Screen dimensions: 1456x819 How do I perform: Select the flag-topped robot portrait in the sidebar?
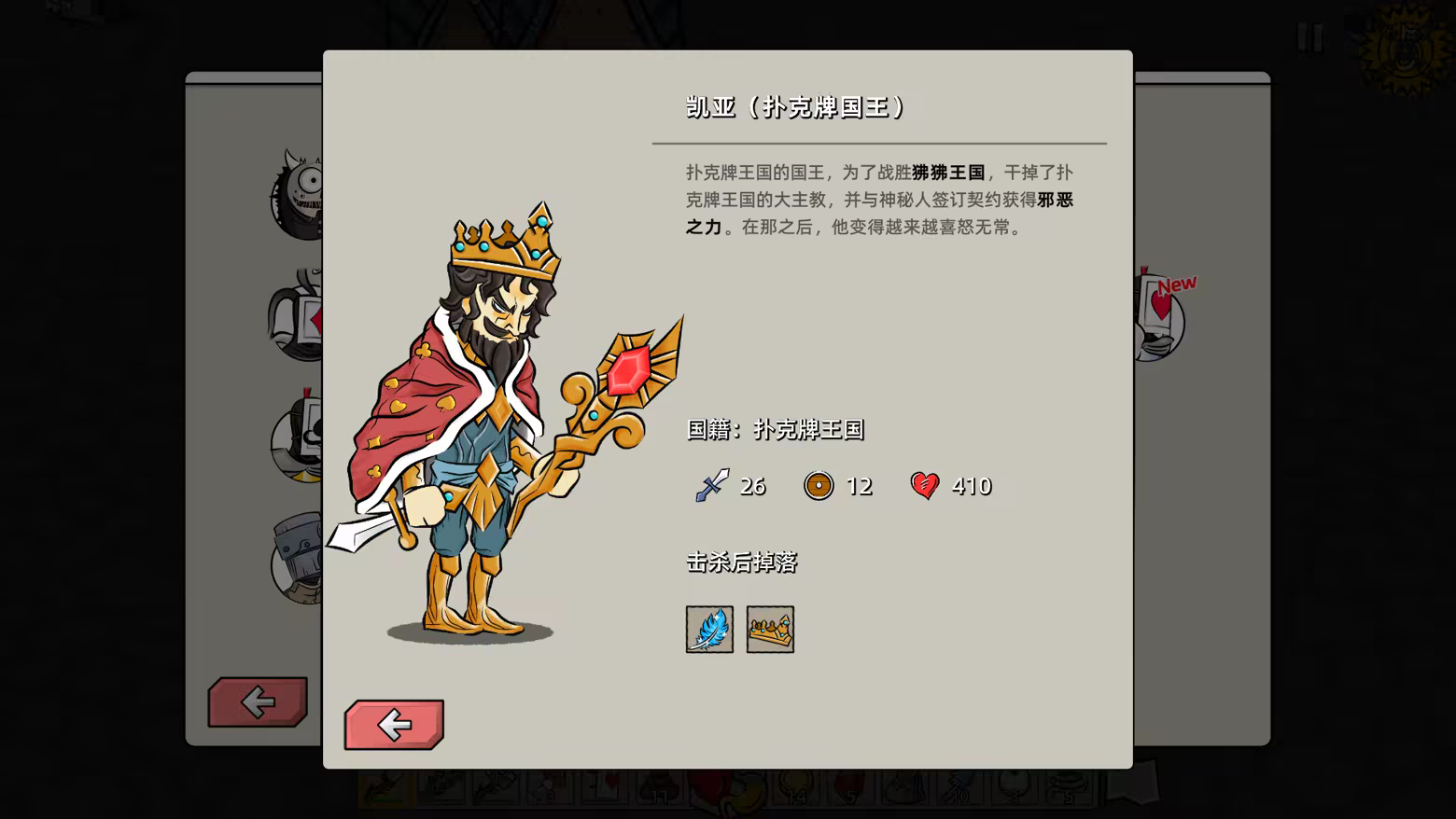tap(299, 438)
